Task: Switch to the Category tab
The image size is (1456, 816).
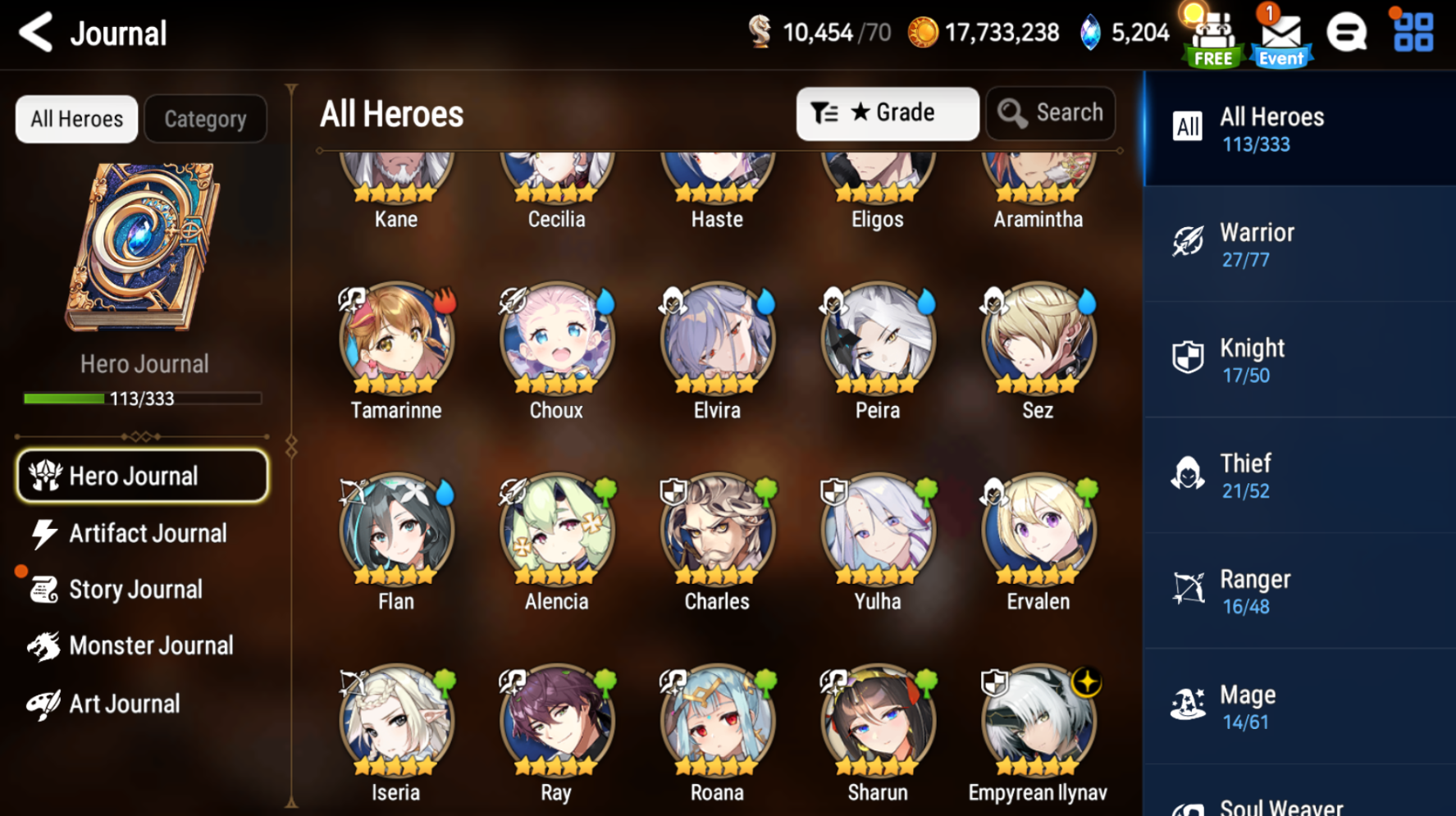Action: coord(205,118)
